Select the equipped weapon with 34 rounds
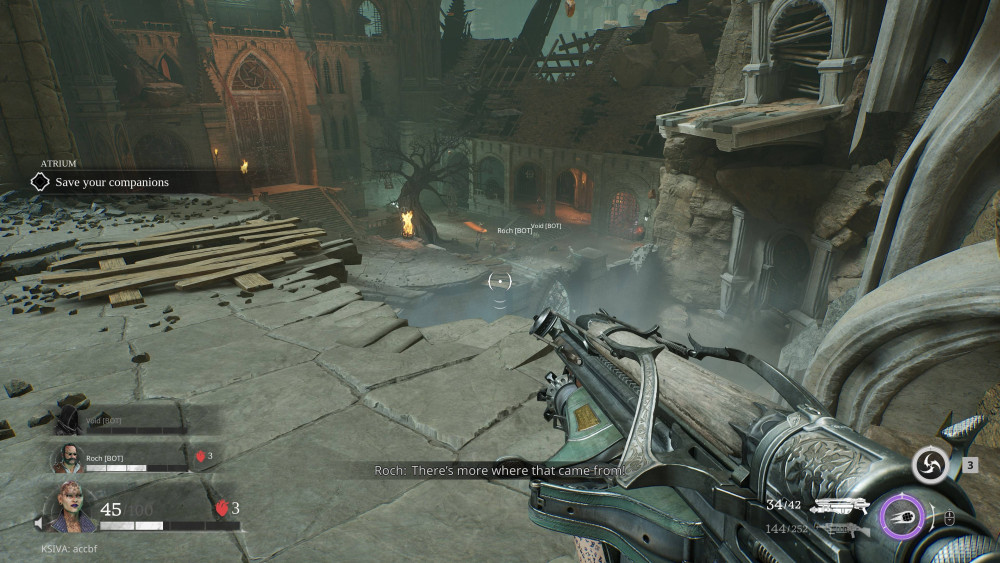1000x563 pixels. tap(840, 507)
